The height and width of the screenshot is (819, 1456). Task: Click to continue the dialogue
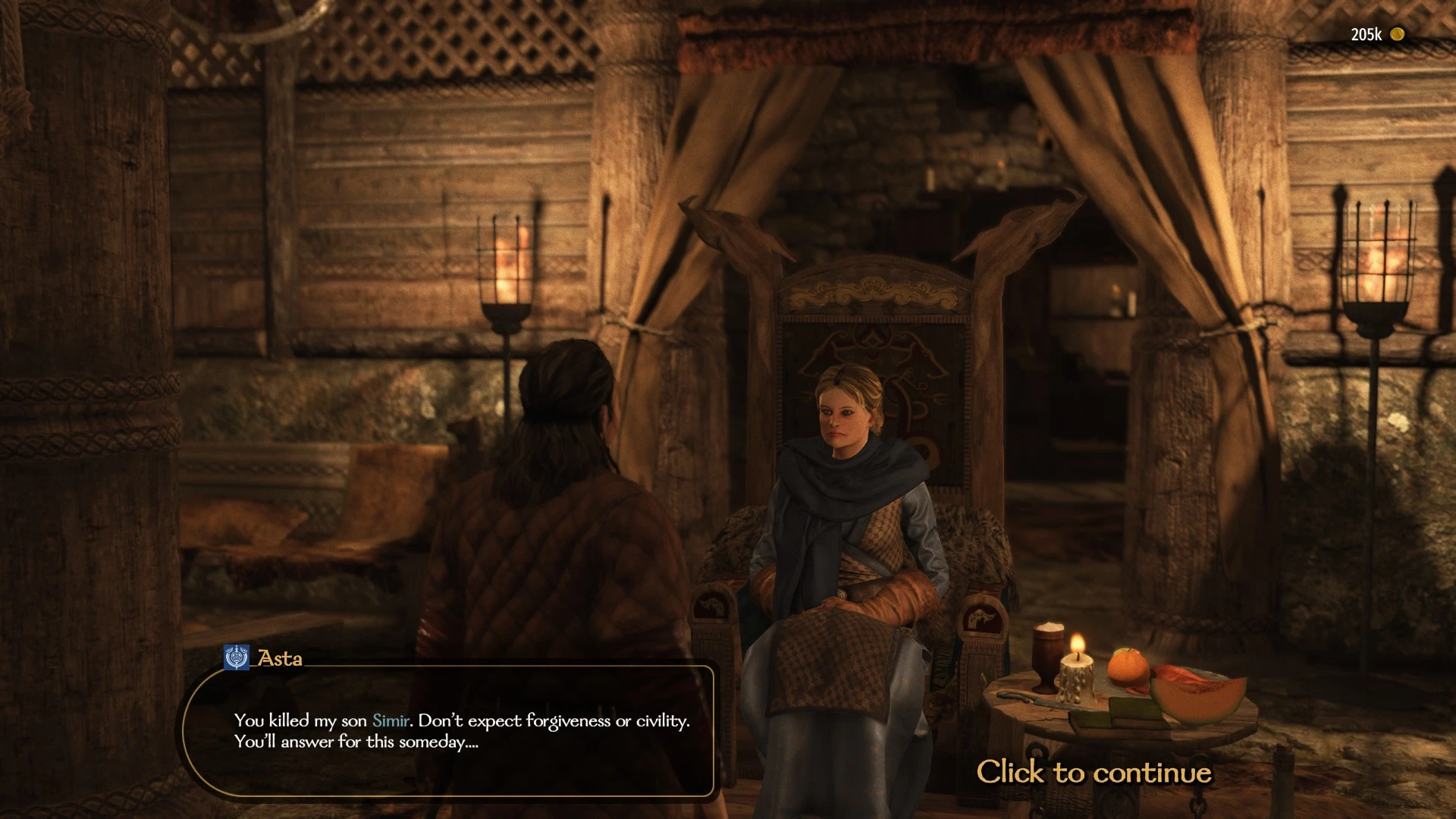[1094, 772]
